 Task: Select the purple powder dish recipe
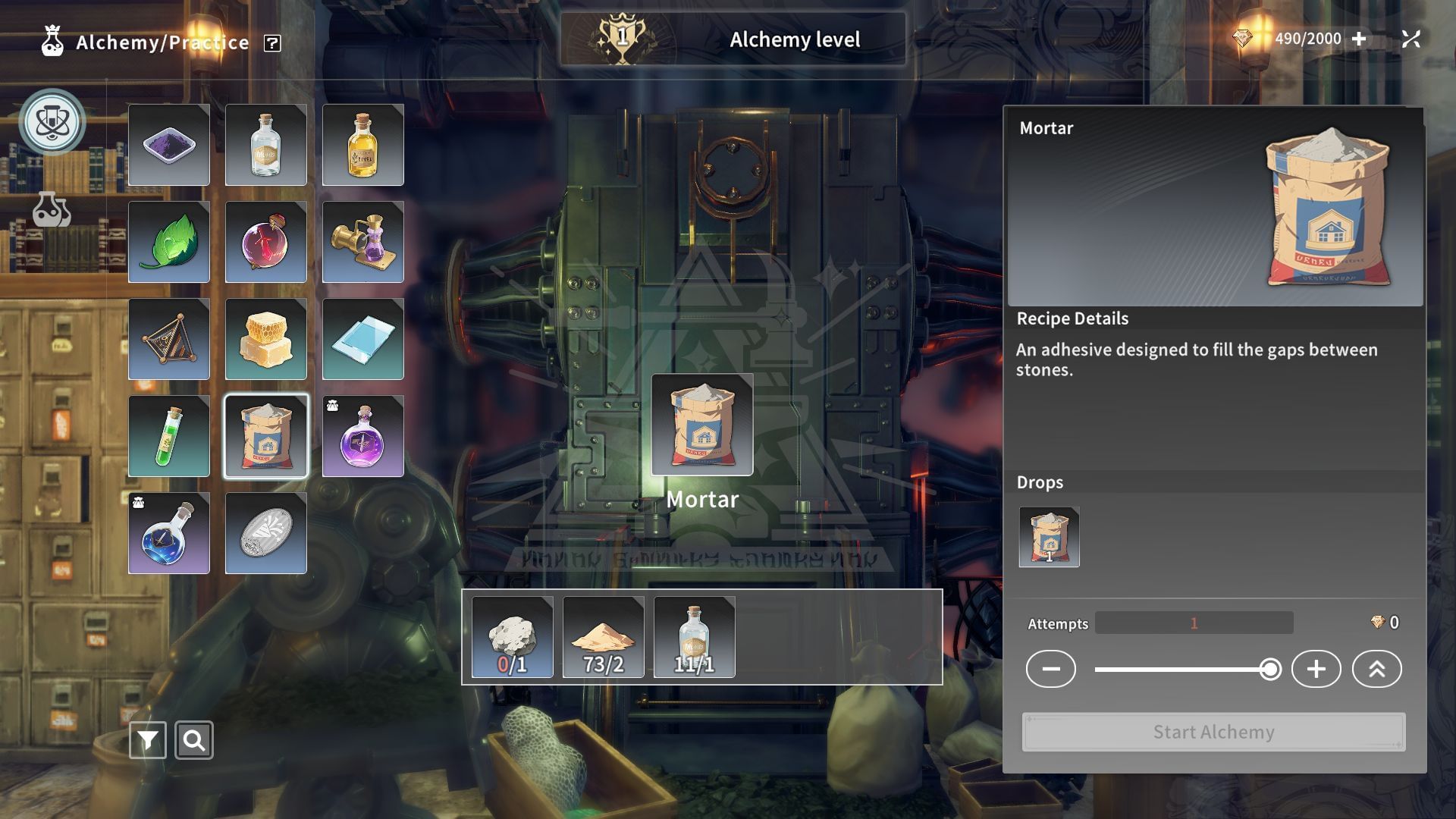(168, 145)
